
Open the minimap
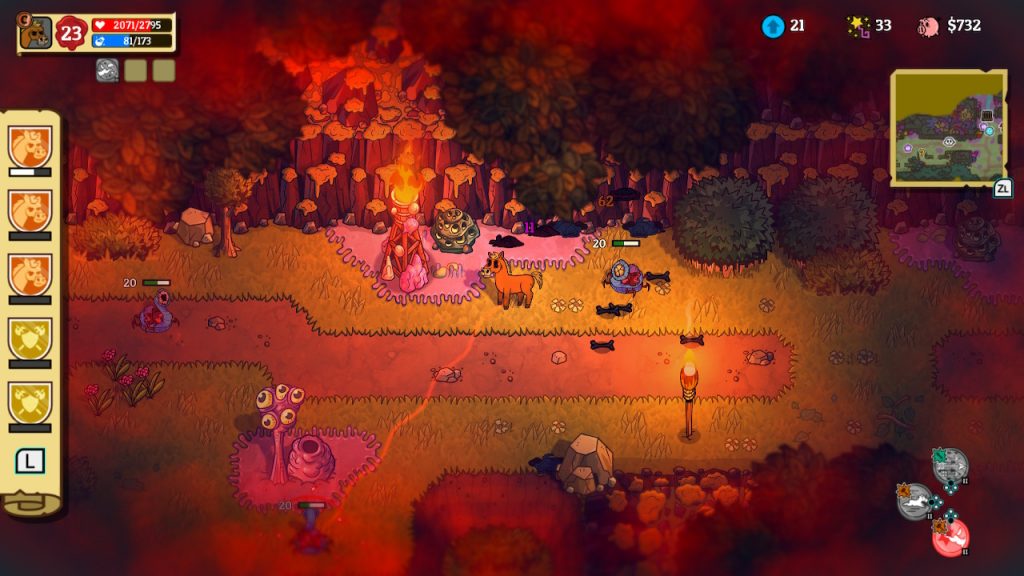[x=947, y=127]
